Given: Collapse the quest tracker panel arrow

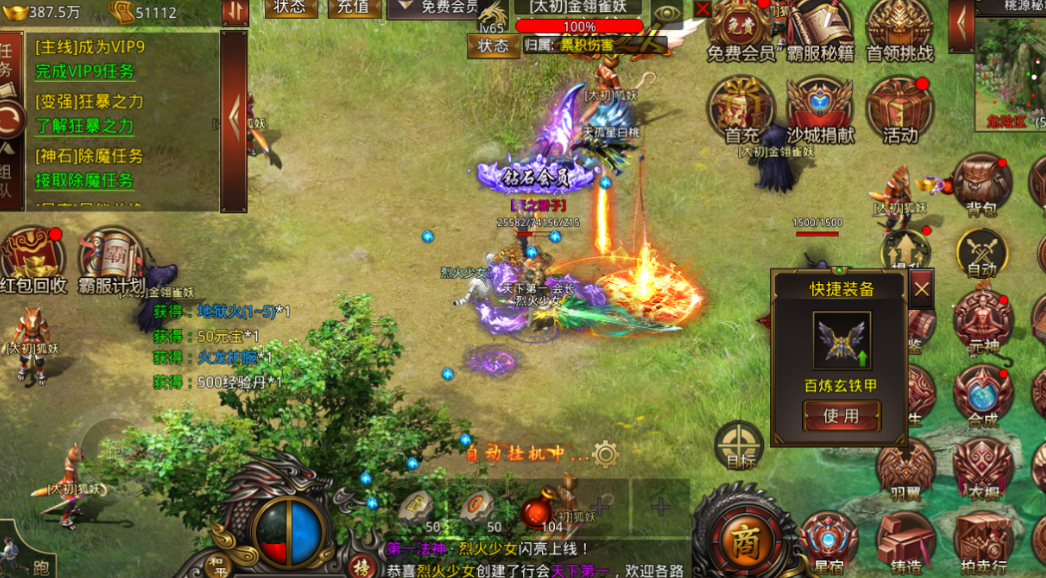Looking at the screenshot, I should click(234, 120).
